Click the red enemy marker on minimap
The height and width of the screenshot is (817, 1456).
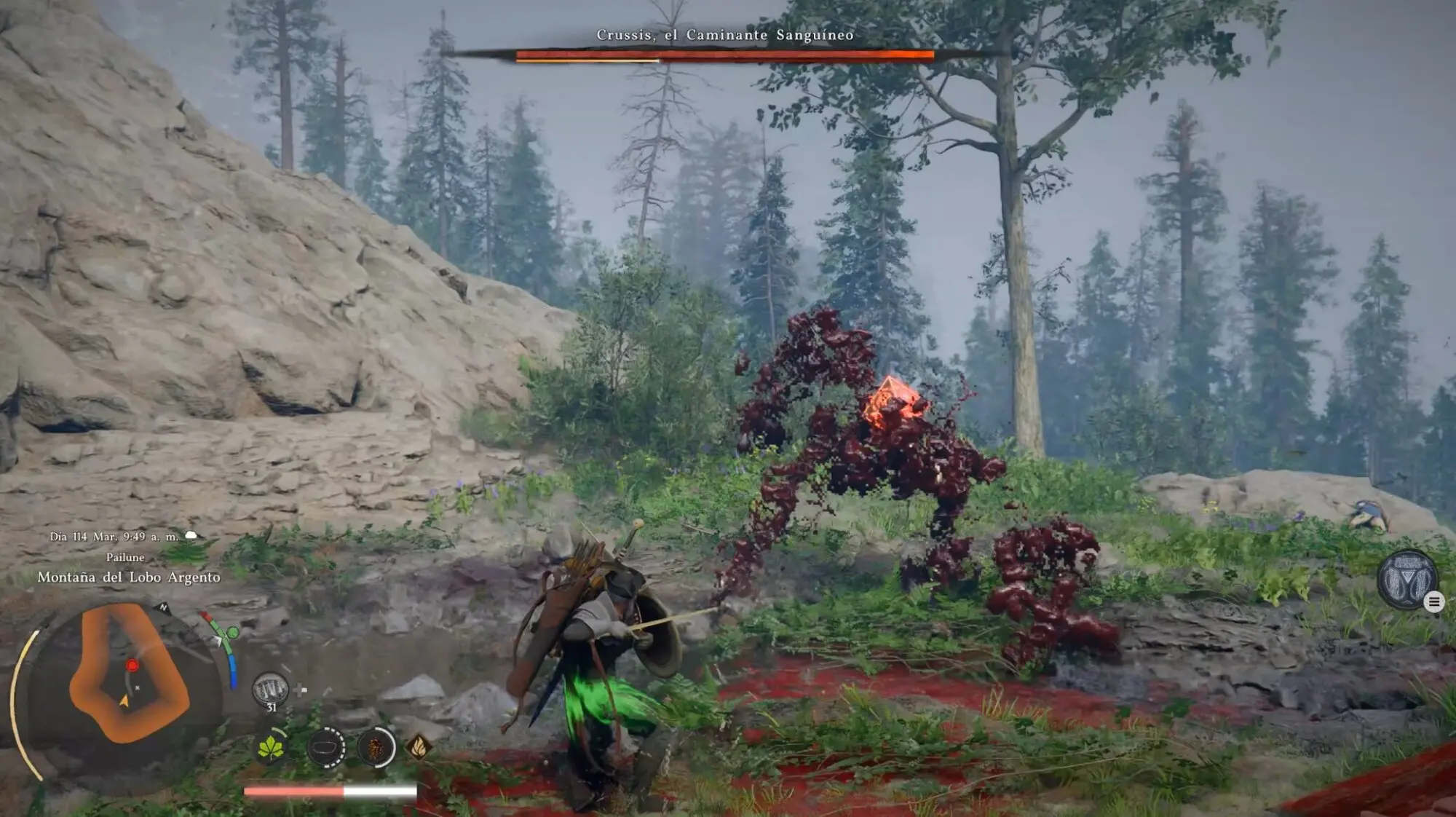click(x=132, y=666)
